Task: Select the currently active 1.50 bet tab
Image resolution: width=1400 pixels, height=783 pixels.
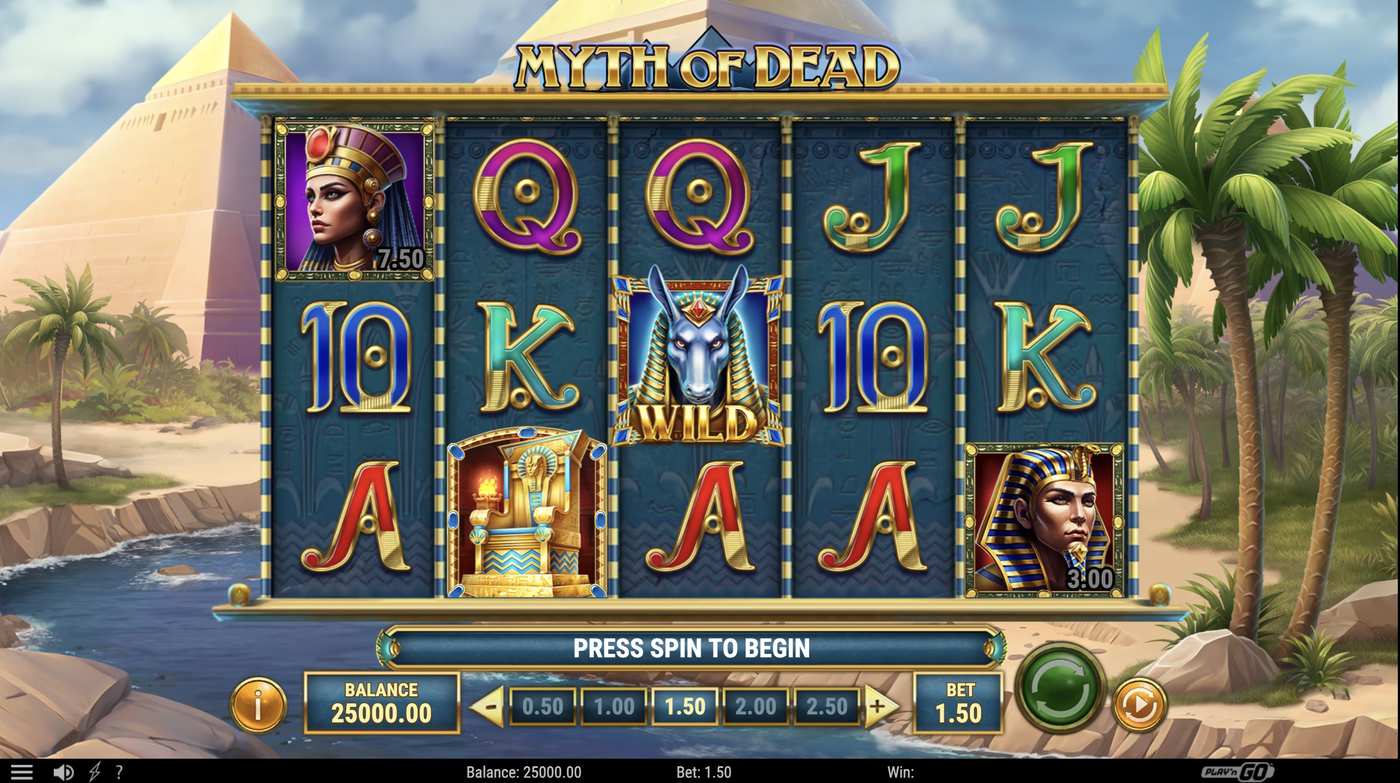Action: tap(683, 705)
